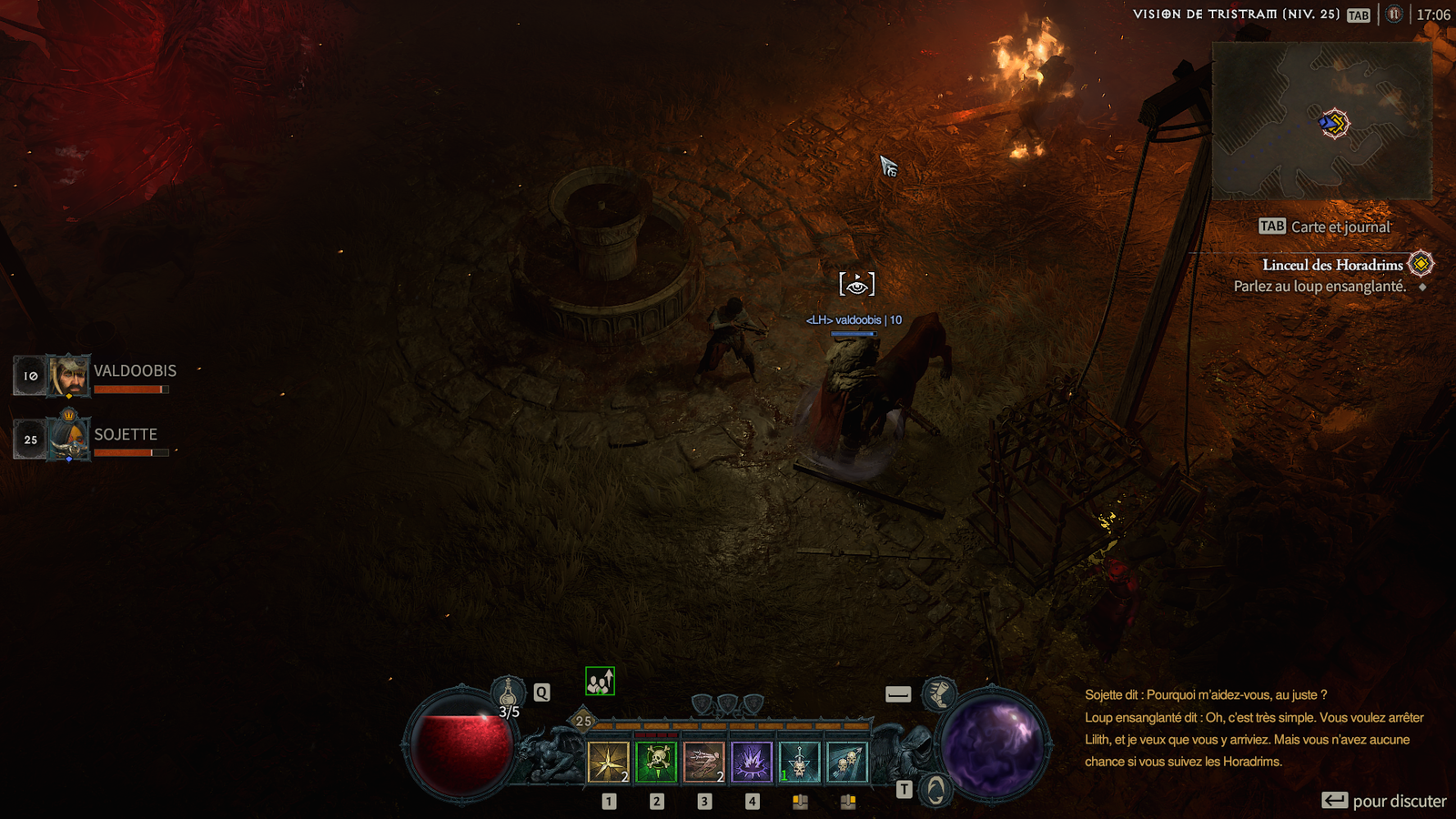Viewport: 1456px width, 819px height.
Task: Use the running-figure dash skill
Action: 703,762
